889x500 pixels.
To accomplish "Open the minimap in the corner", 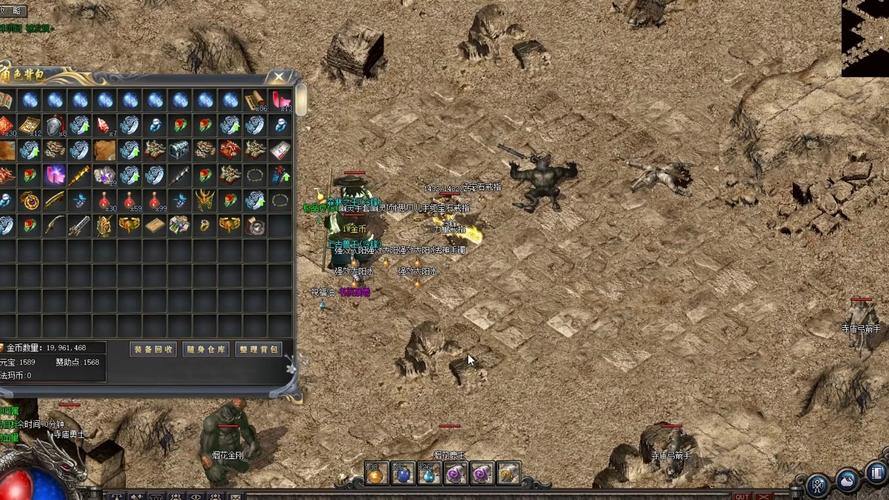I will tap(864, 37).
